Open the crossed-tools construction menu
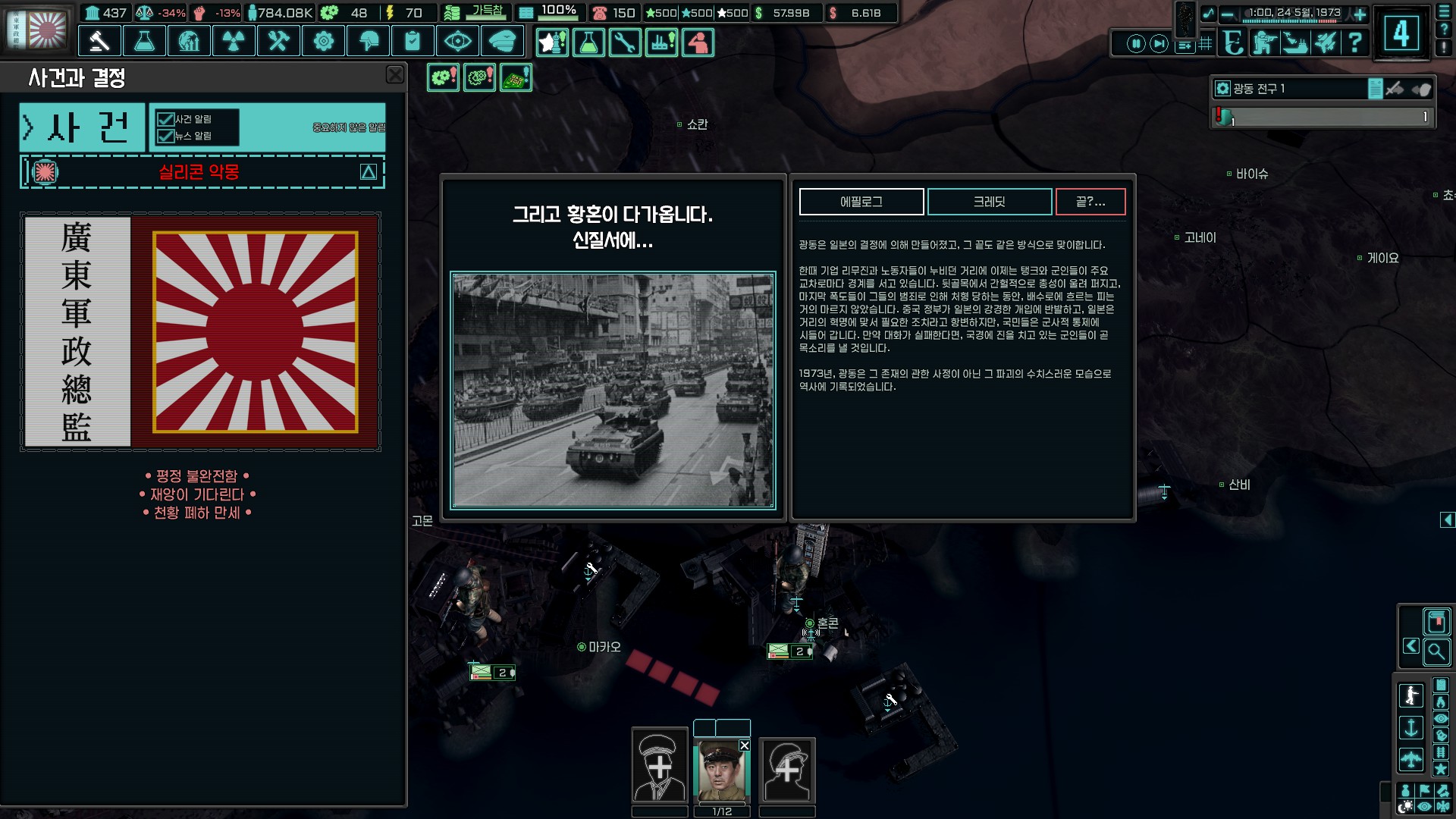Screen dimensions: 1456x819 278,41
